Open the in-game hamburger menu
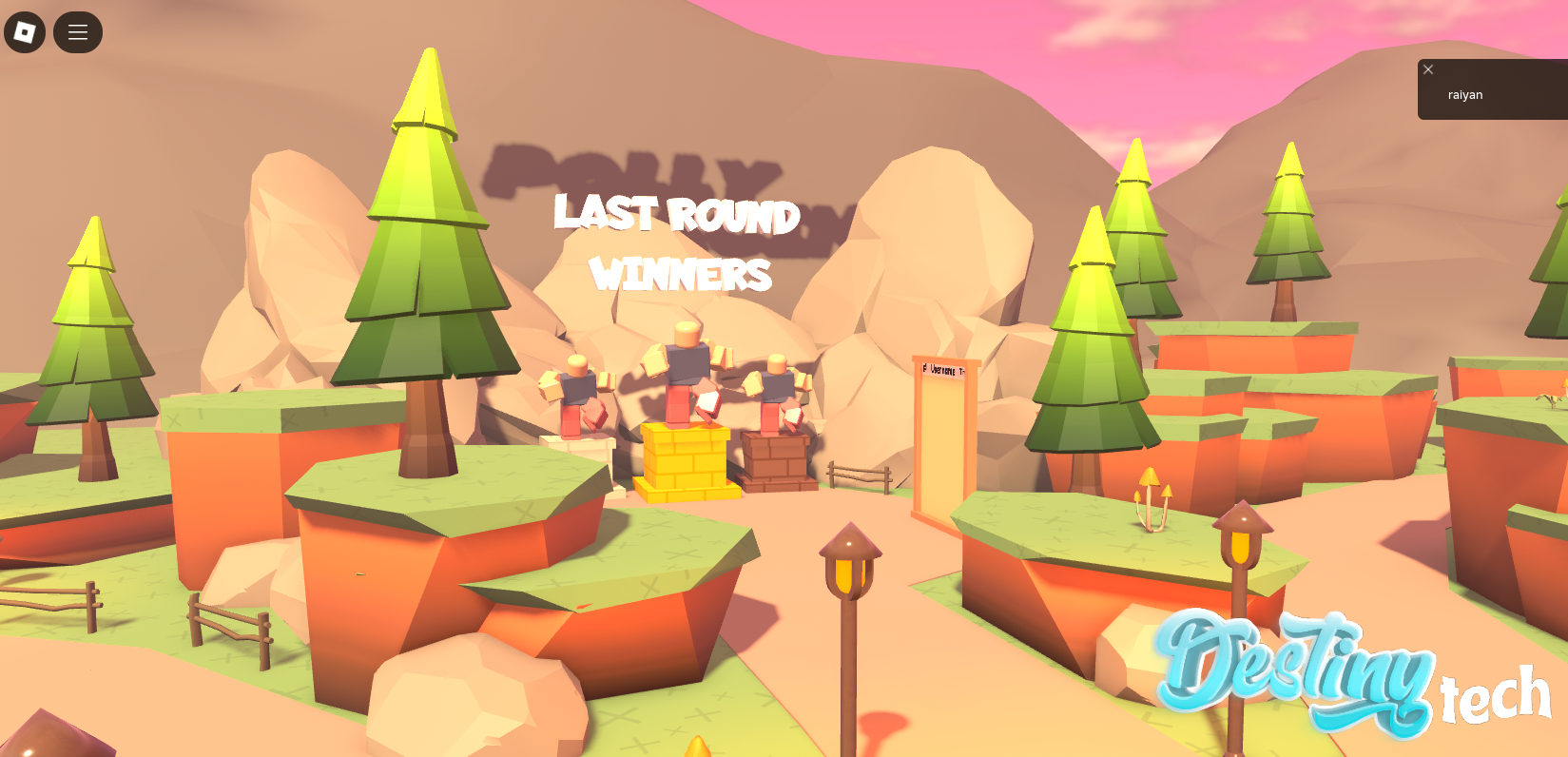Viewport: 1568px width, 757px height. click(x=77, y=31)
